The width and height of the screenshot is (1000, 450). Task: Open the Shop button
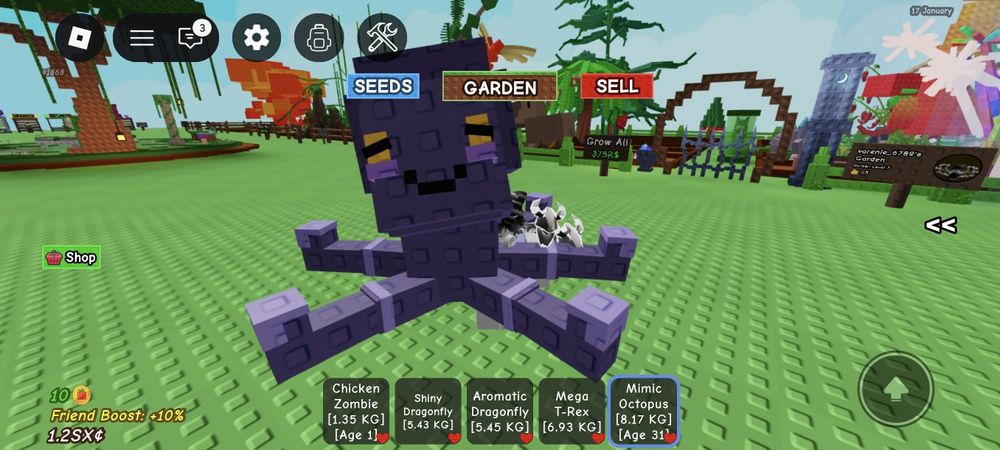[x=72, y=257]
